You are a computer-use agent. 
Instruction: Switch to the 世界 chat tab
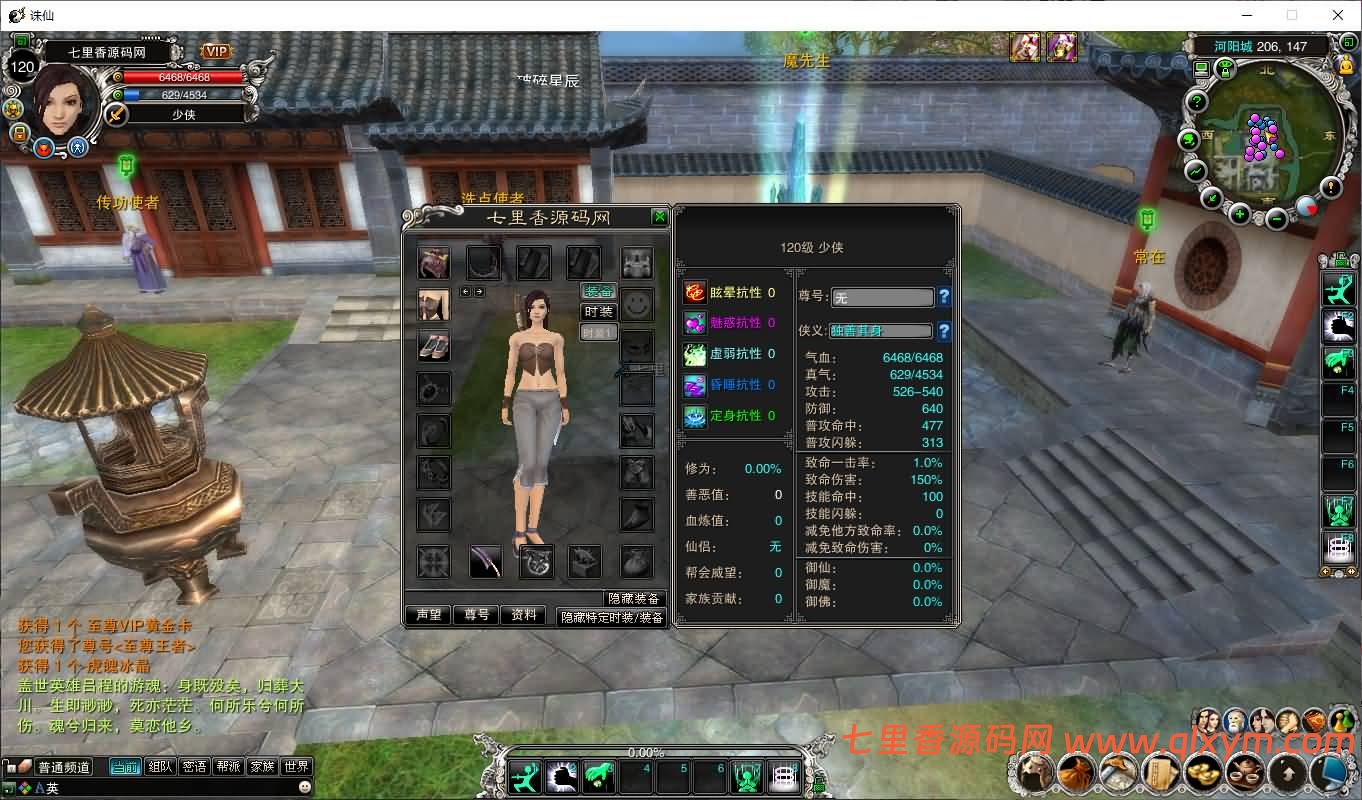pyautogui.click(x=296, y=765)
